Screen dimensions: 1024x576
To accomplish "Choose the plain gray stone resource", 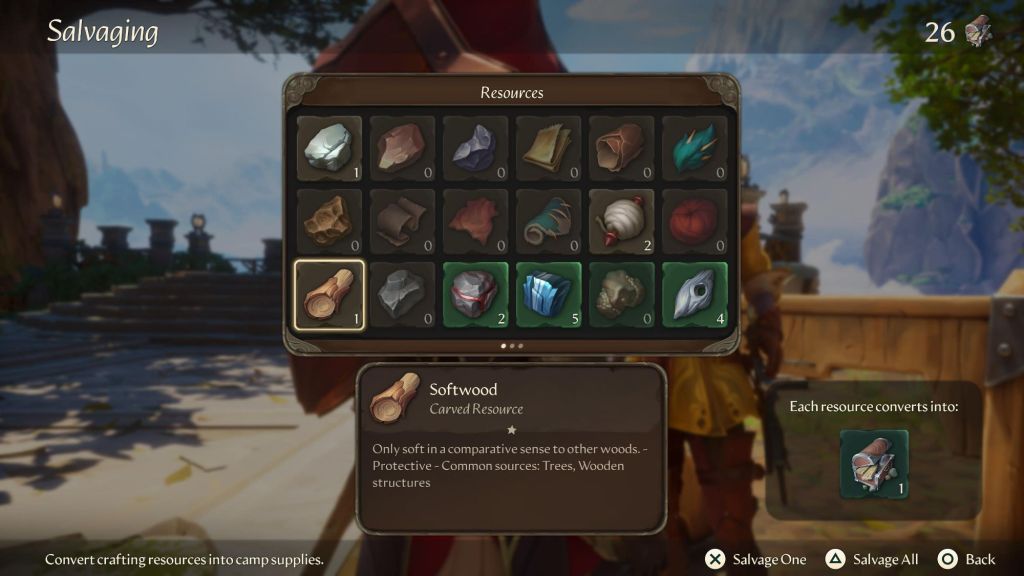I will [x=402, y=294].
